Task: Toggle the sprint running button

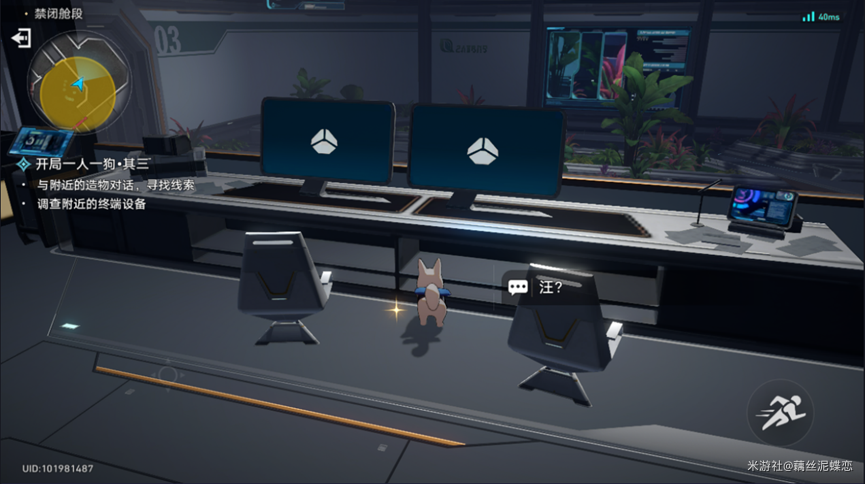Action: 779,413
